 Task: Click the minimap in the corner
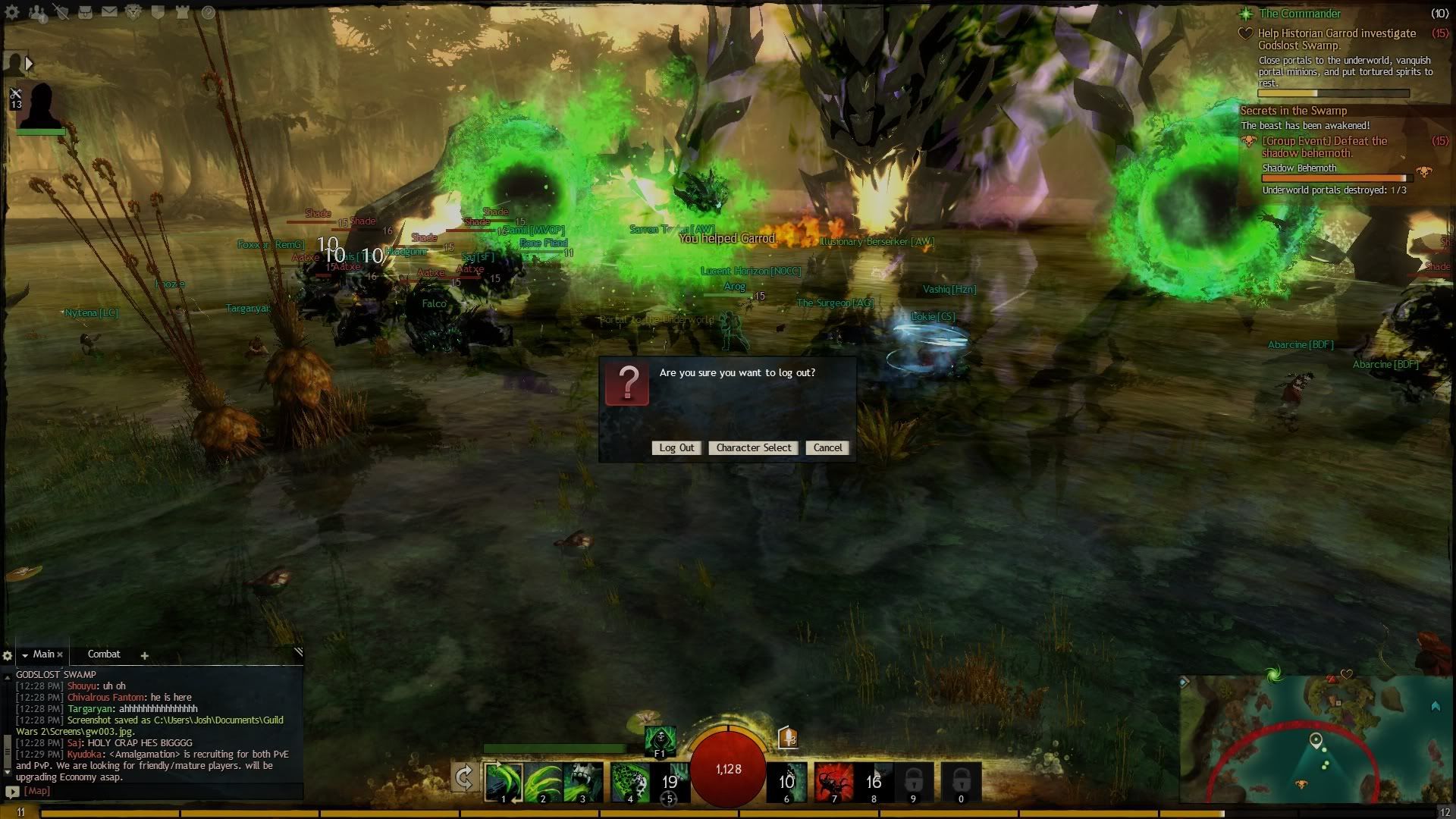click(x=1316, y=739)
